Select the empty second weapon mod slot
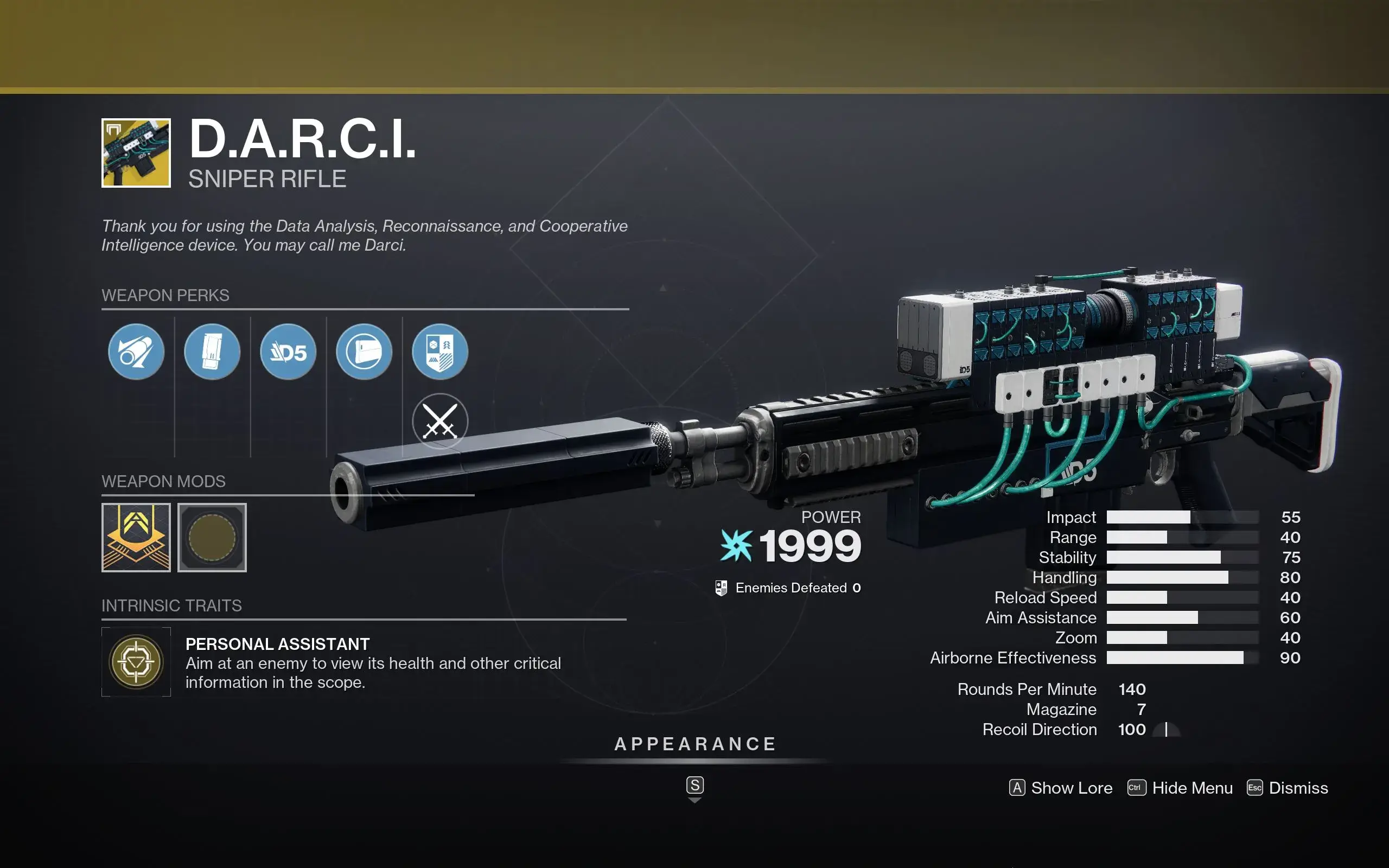The image size is (1389, 868). tap(212, 537)
